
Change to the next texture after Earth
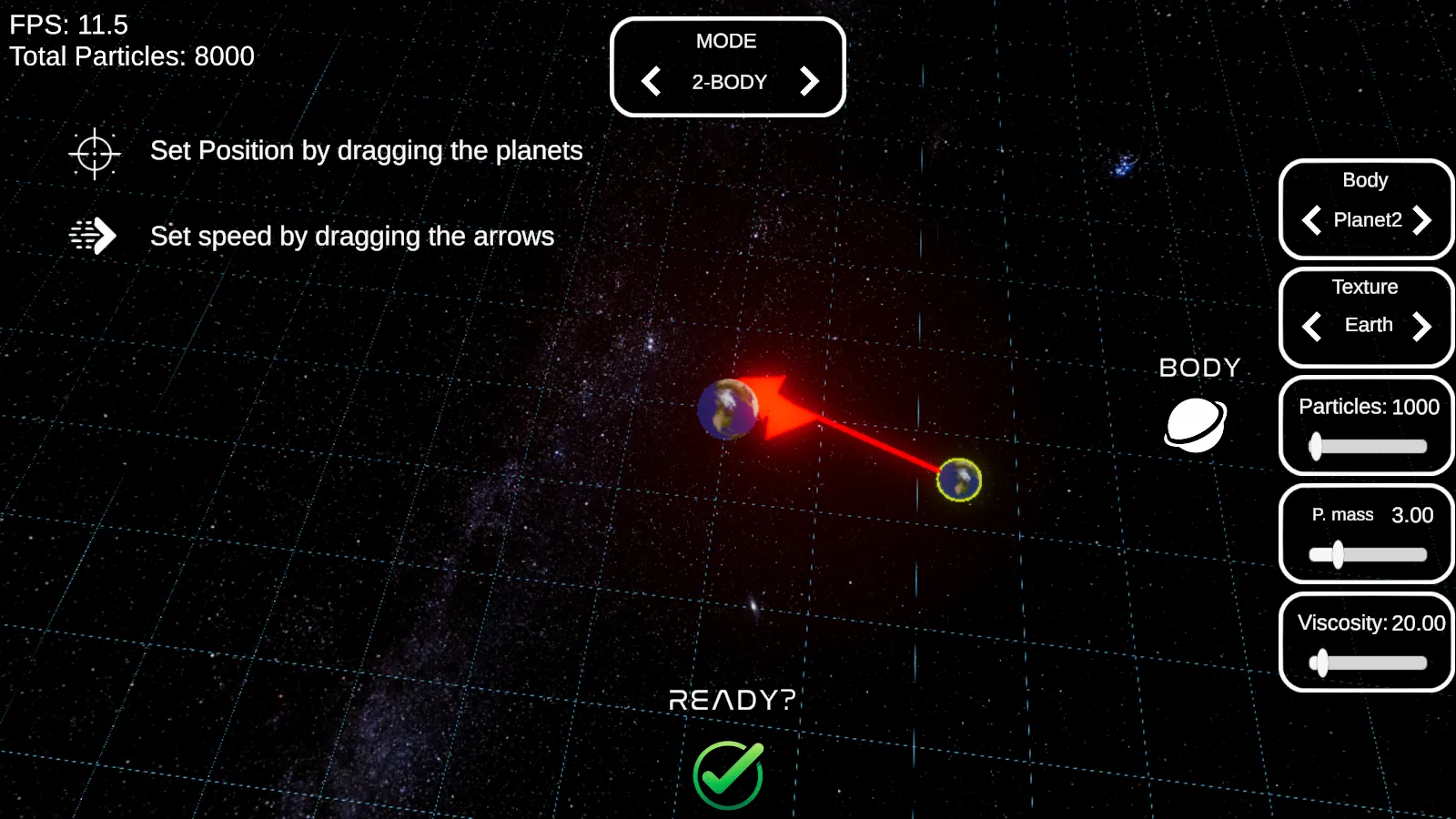point(1422,326)
